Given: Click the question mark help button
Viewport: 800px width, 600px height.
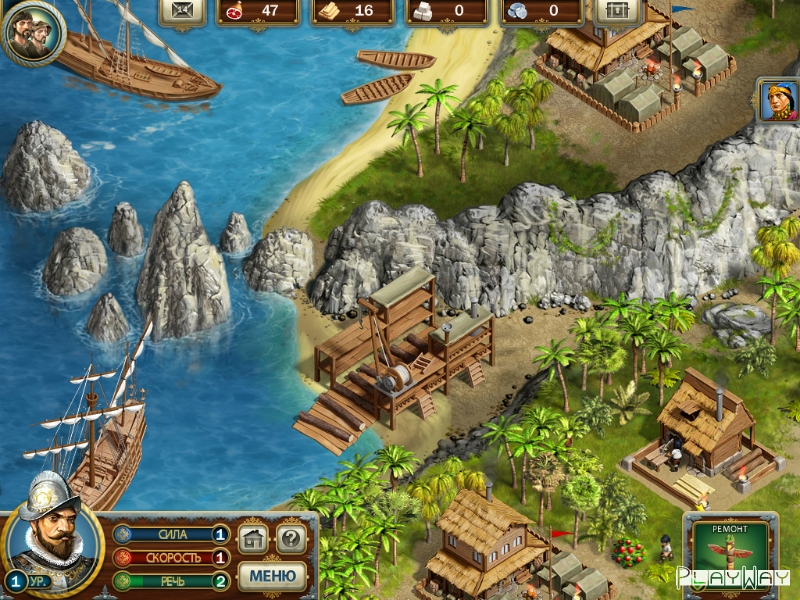Looking at the screenshot, I should [290, 539].
